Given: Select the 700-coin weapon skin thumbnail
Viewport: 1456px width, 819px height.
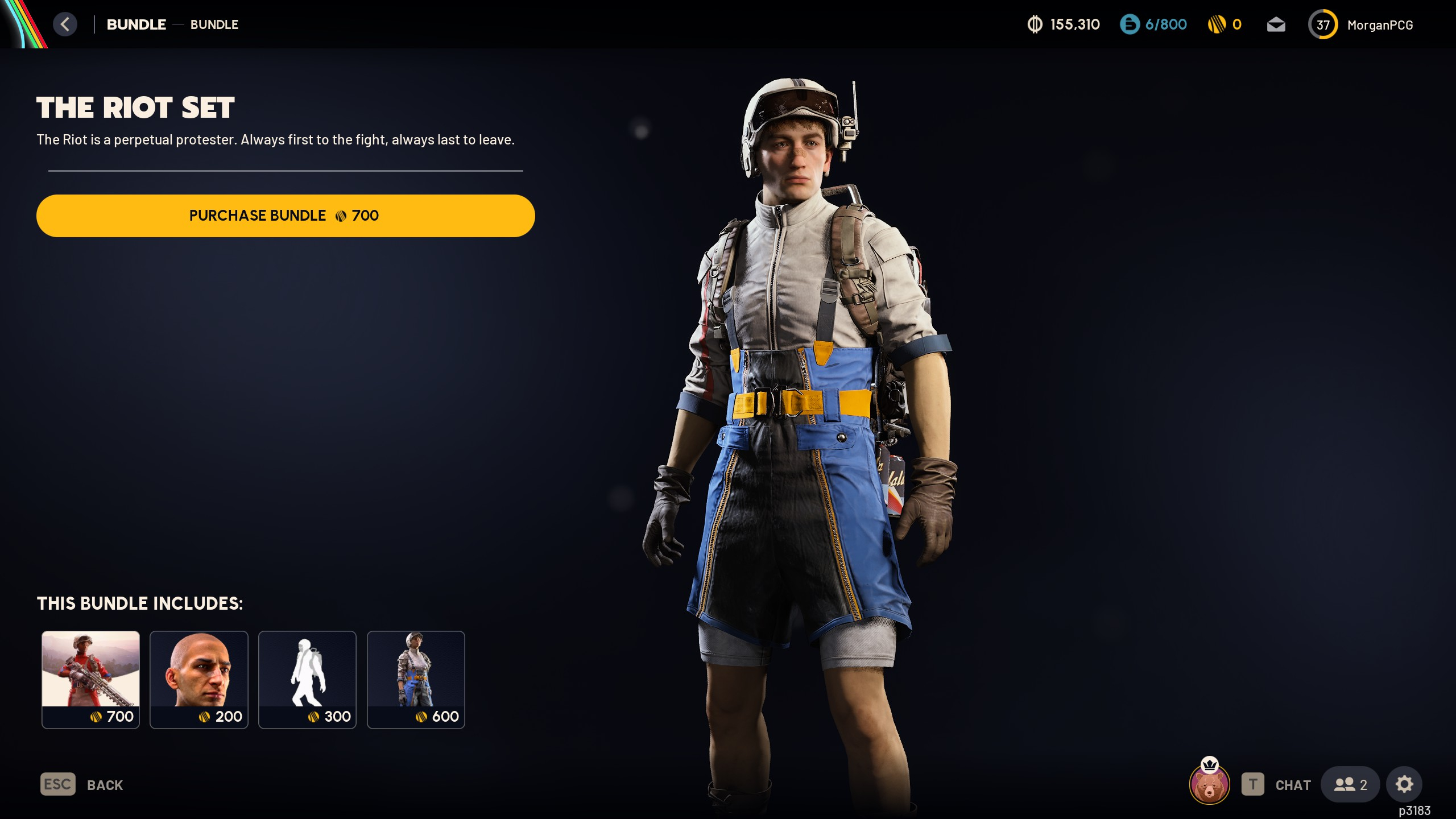Looking at the screenshot, I should 90,679.
